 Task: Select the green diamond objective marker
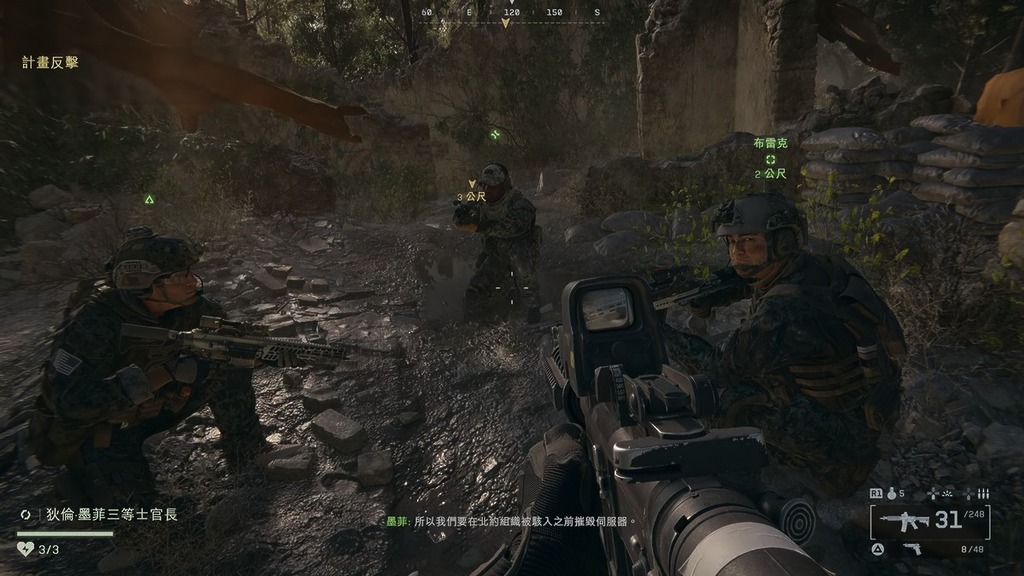(495, 134)
